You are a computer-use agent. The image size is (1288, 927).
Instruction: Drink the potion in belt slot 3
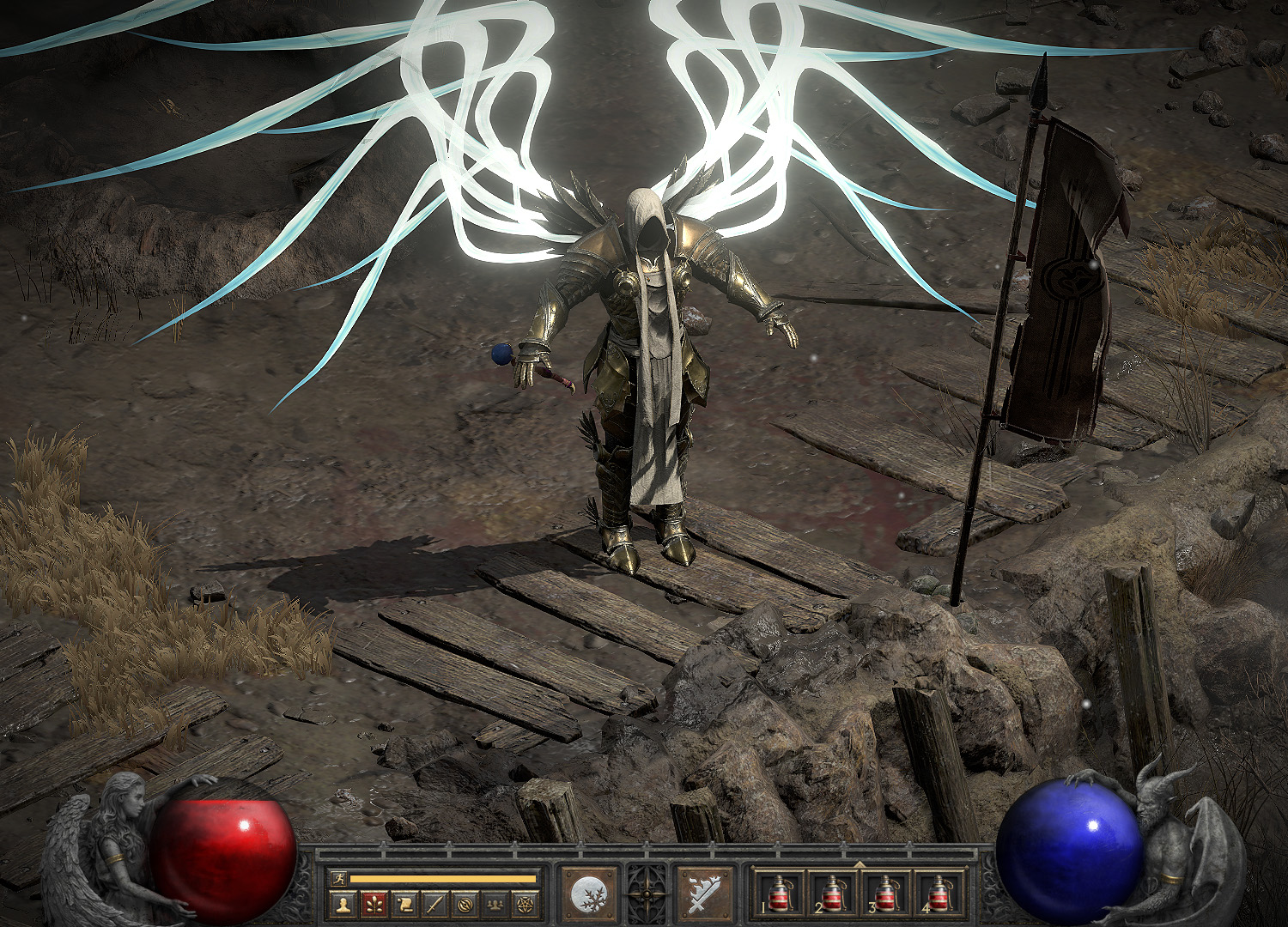point(885,894)
